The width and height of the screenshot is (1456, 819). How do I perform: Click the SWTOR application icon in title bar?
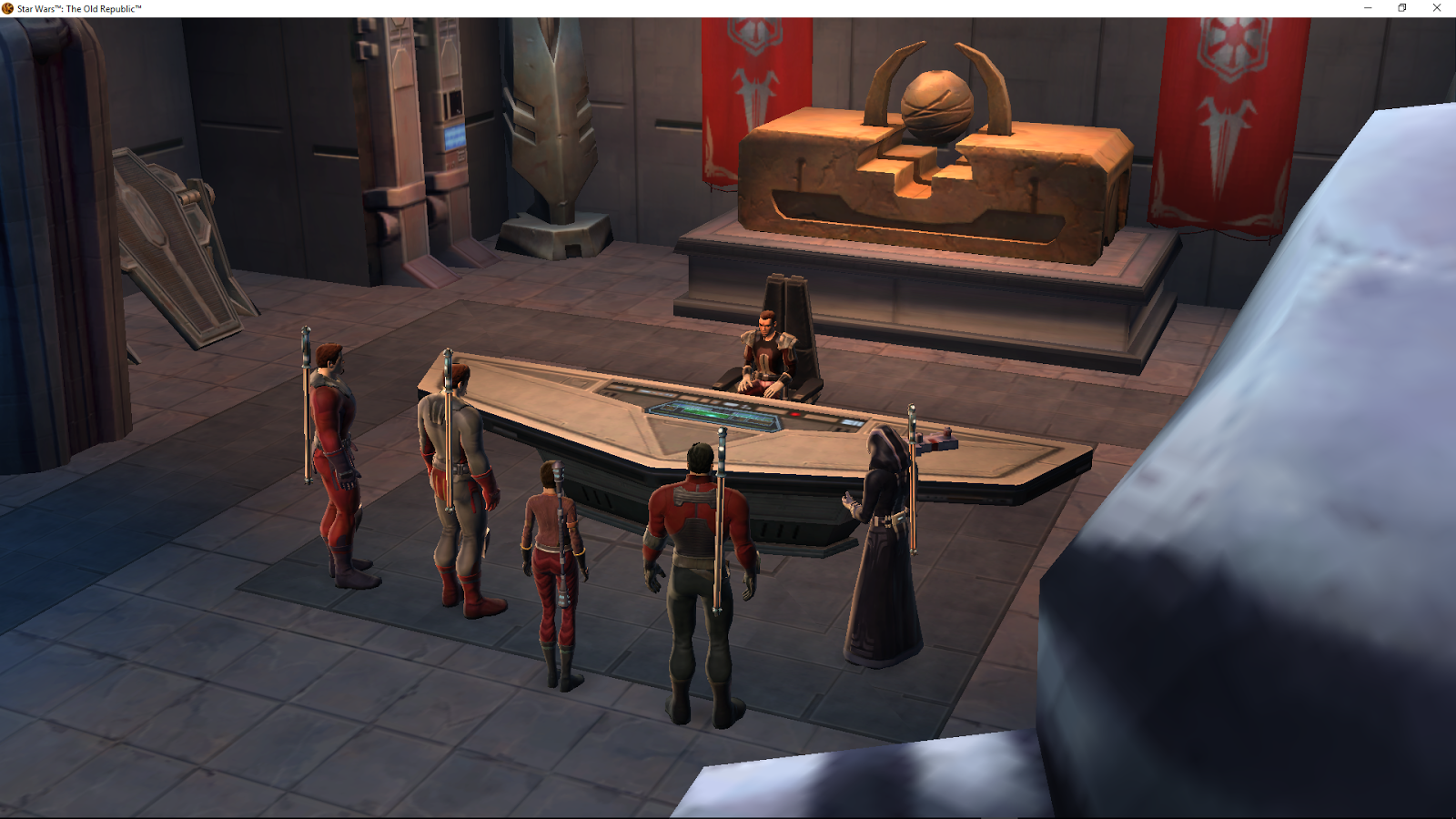(x=7, y=7)
